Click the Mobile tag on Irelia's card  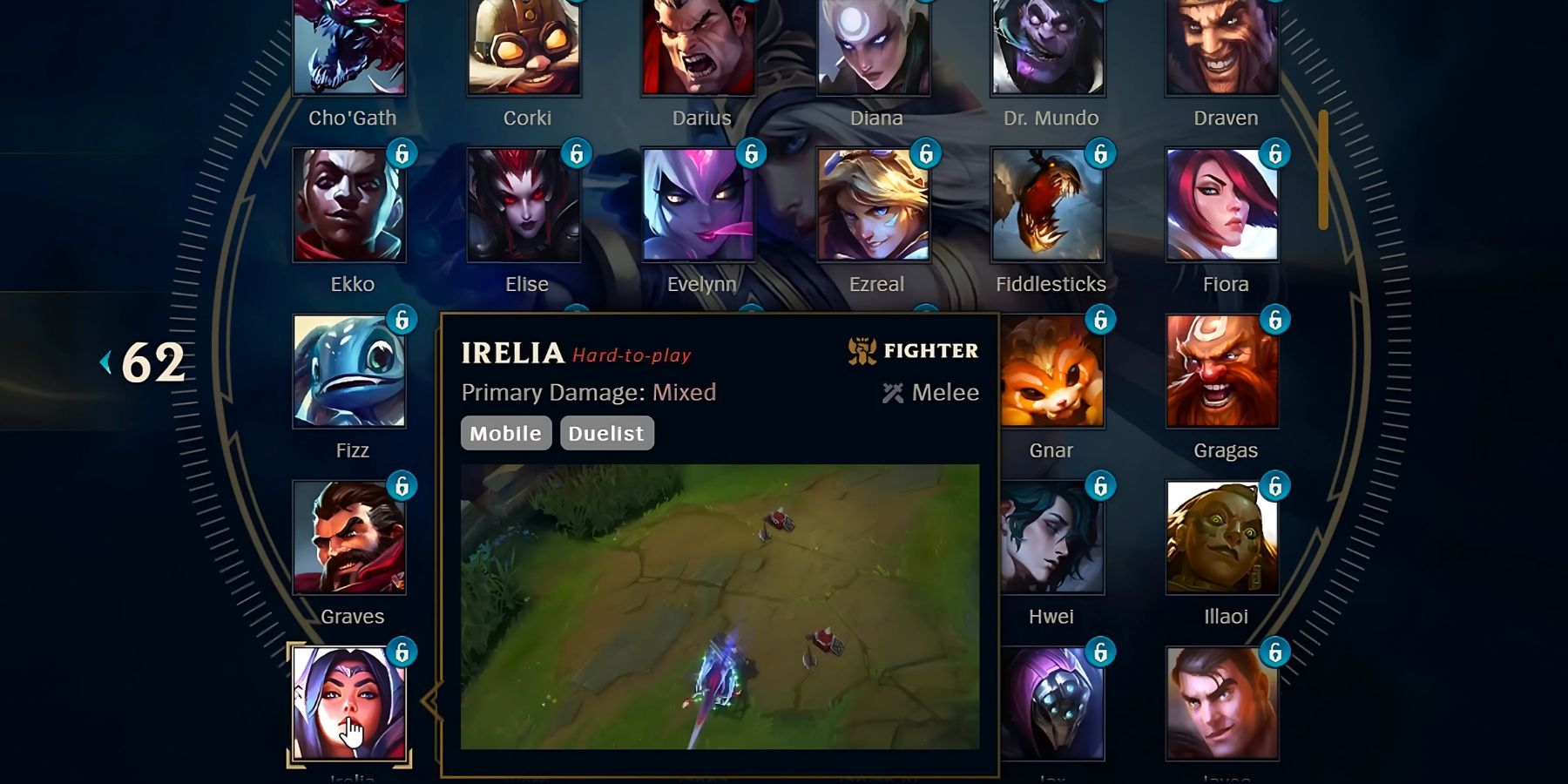[x=505, y=433]
